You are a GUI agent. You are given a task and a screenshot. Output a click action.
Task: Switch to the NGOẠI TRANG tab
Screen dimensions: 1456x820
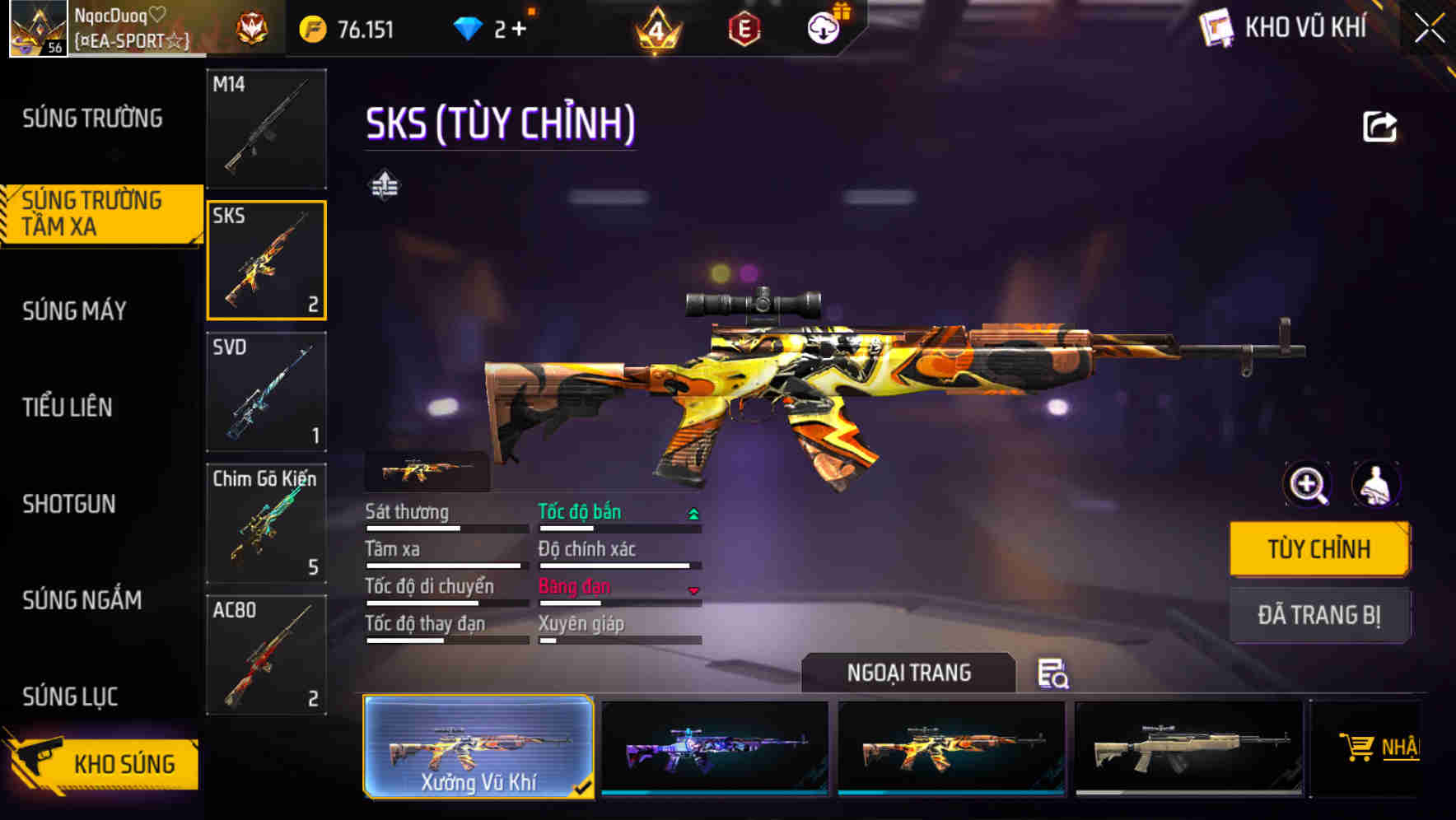[909, 672]
